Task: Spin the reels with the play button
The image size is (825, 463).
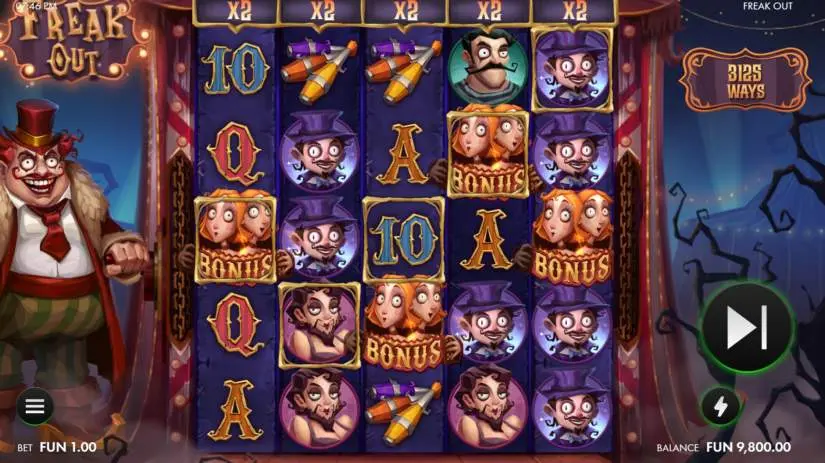Action: (x=745, y=326)
